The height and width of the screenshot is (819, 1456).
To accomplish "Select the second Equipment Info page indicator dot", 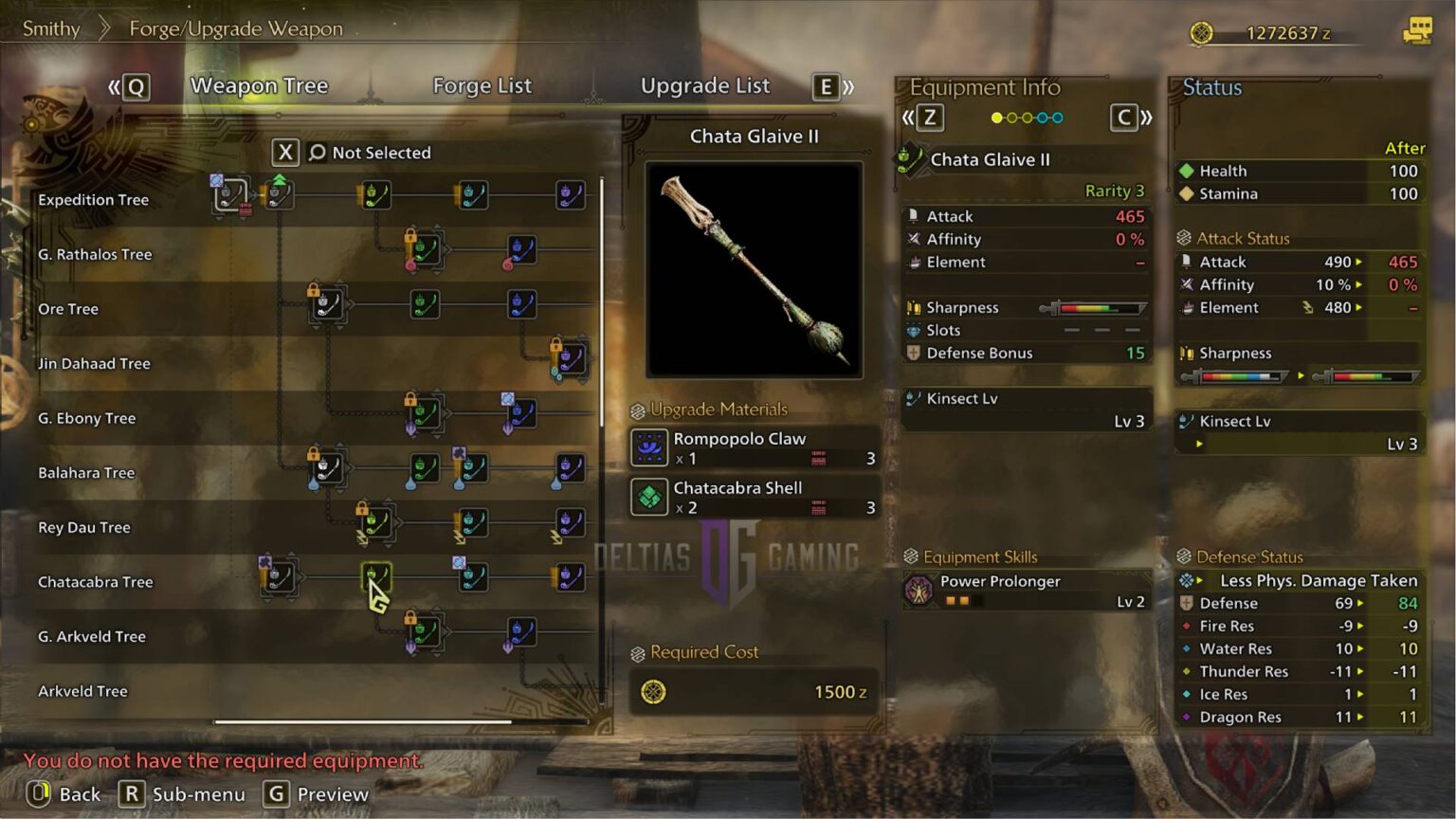I will (x=1012, y=118).
